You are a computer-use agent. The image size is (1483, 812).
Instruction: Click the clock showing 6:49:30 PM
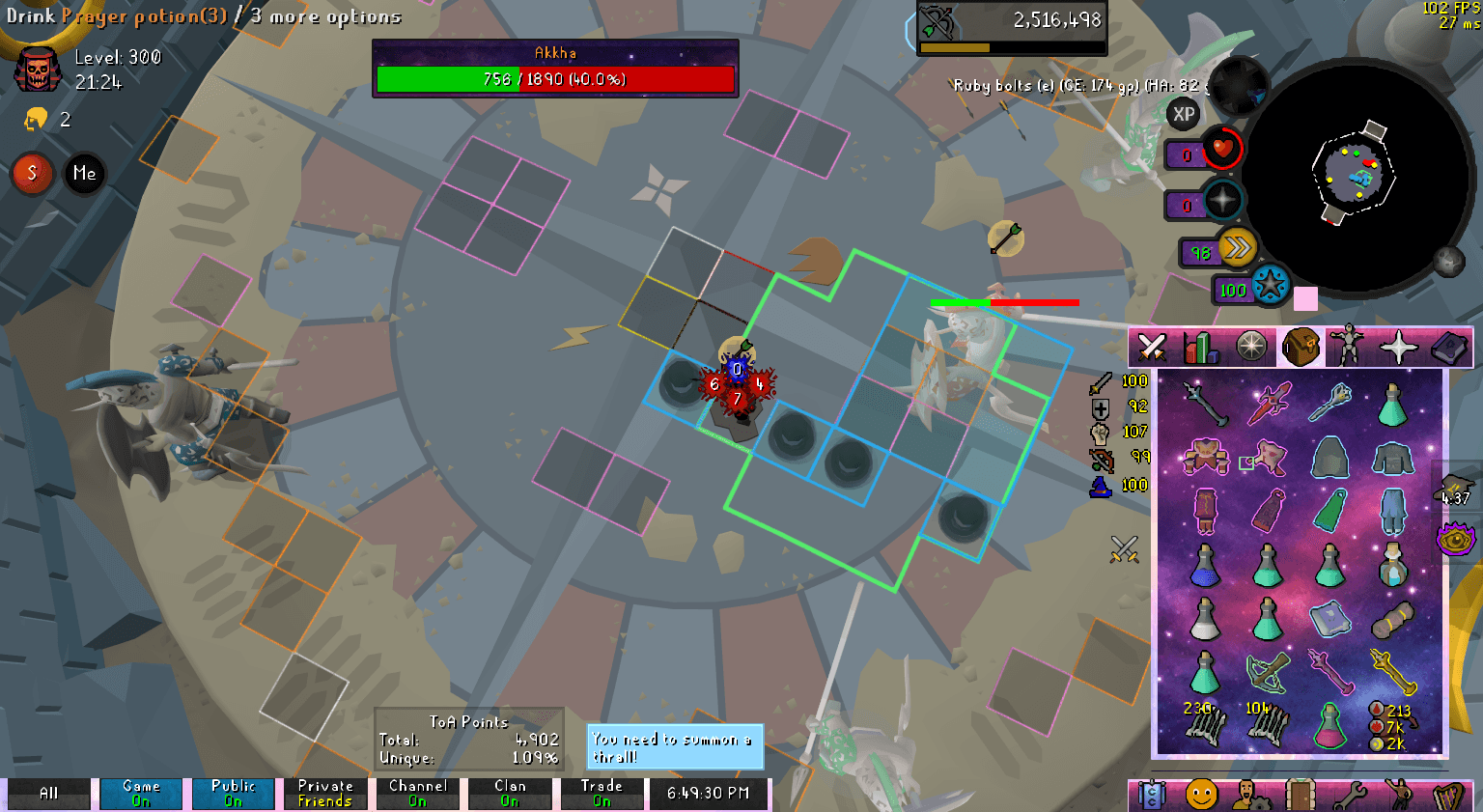point(709,794)
